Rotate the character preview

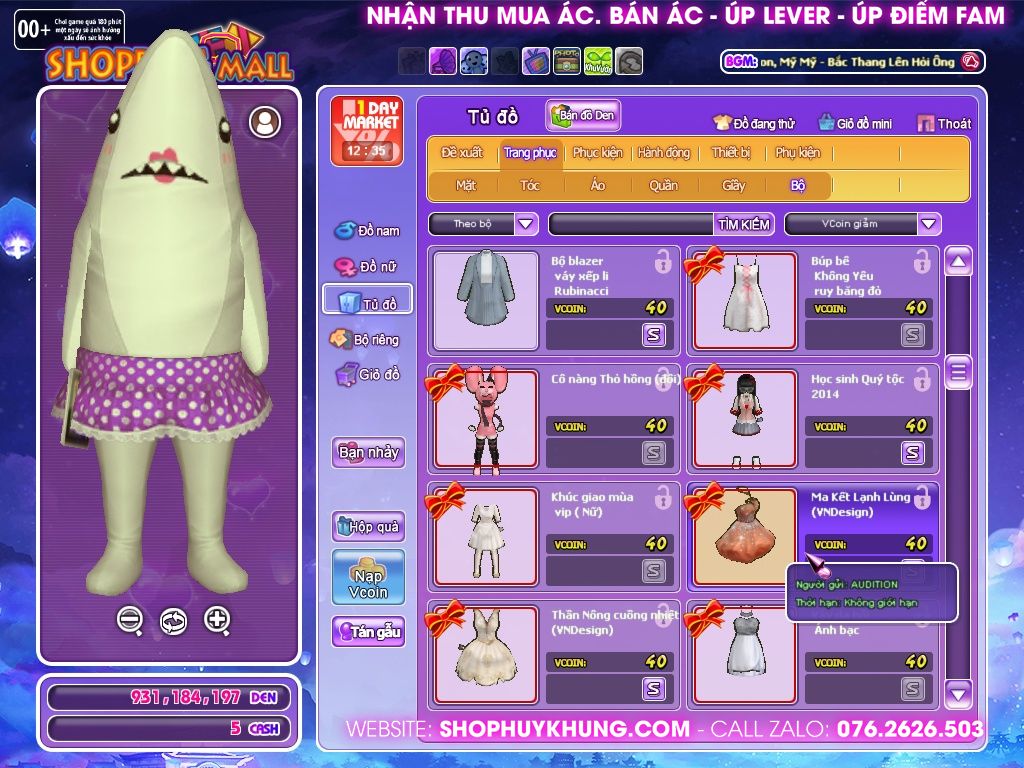(173, 621)
